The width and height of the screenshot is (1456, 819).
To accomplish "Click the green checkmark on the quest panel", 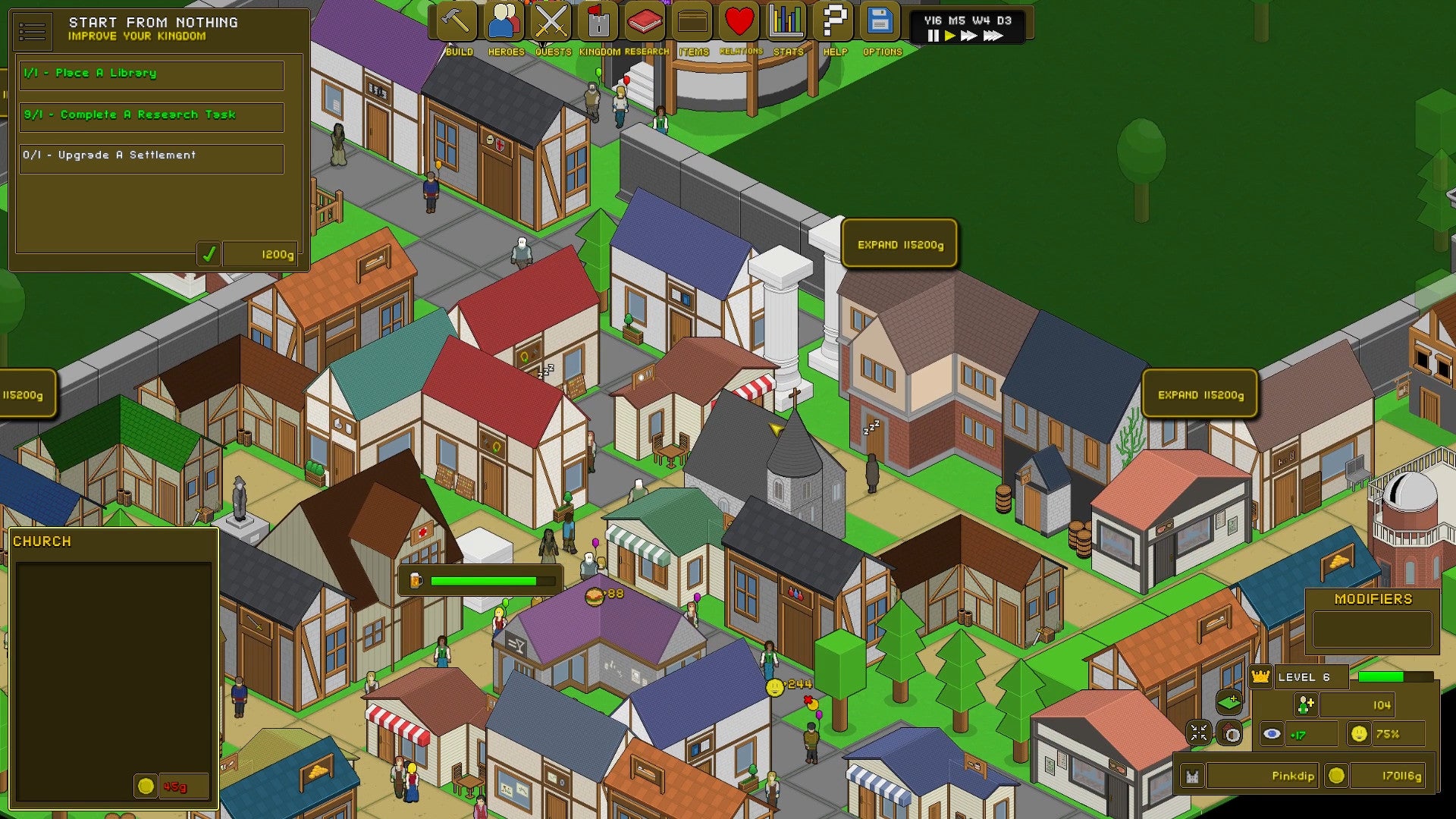I will [211, 253].
